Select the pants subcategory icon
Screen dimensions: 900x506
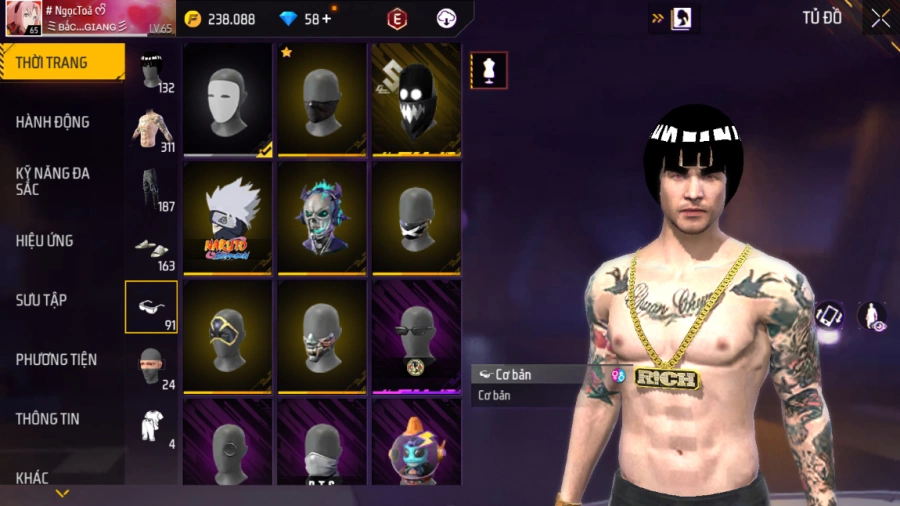point(152,189)
